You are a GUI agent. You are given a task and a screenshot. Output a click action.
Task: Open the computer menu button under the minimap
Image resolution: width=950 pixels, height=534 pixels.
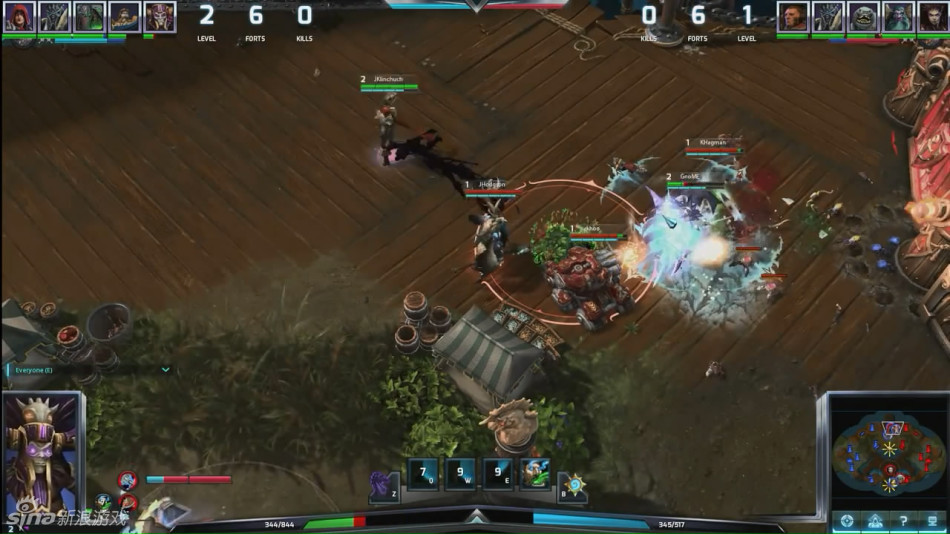930,521
